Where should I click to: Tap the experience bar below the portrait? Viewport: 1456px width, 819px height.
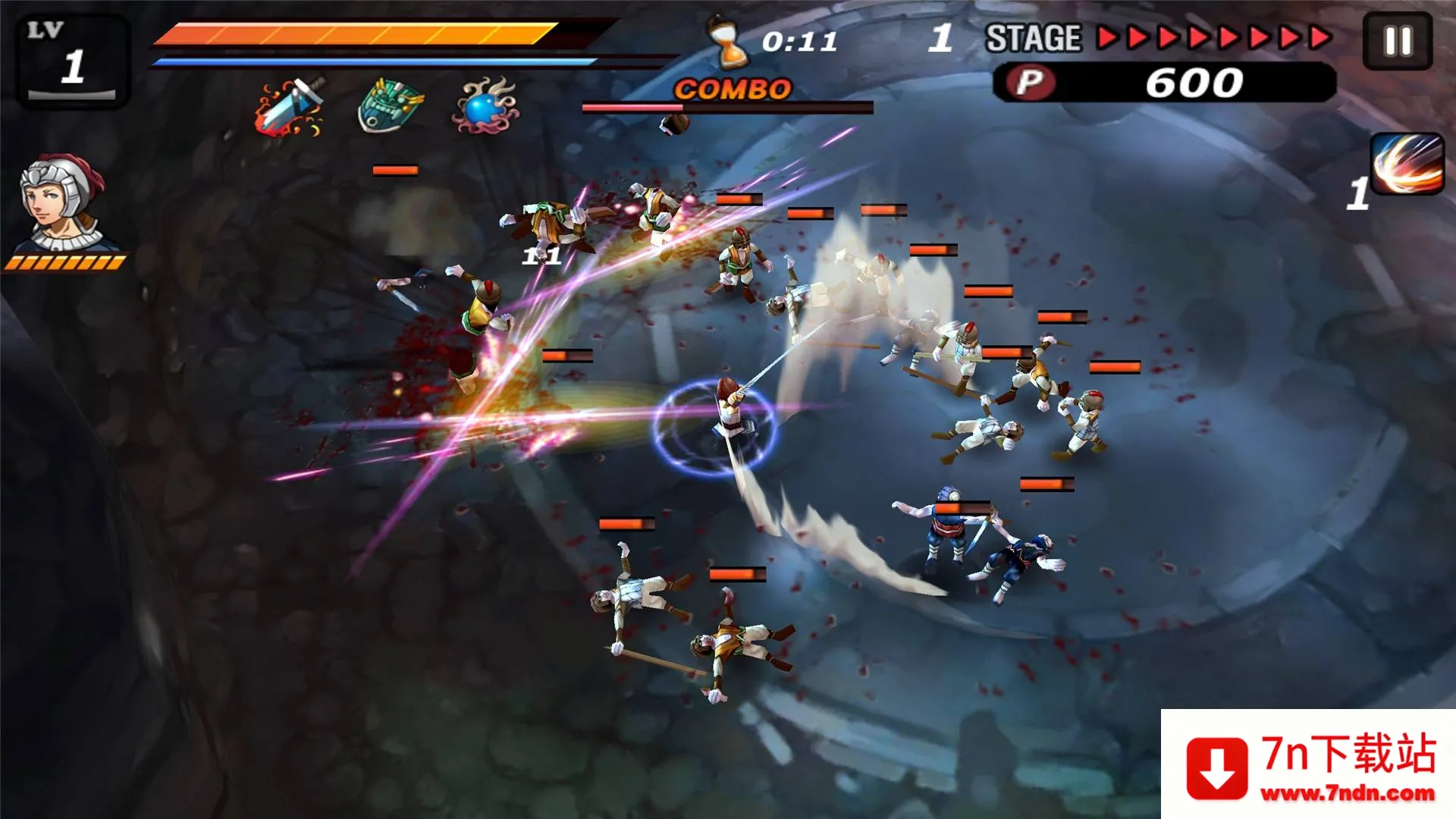[67, 261]
